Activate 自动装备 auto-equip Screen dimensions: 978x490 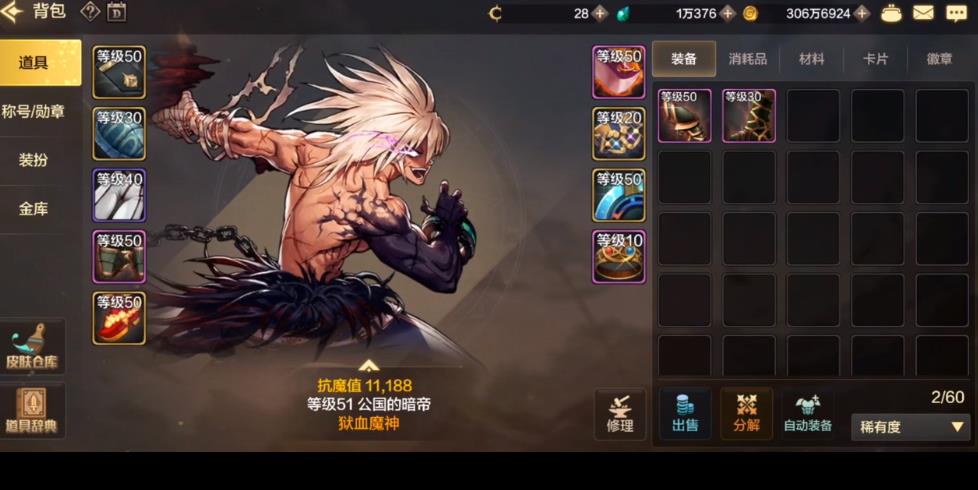808,413
